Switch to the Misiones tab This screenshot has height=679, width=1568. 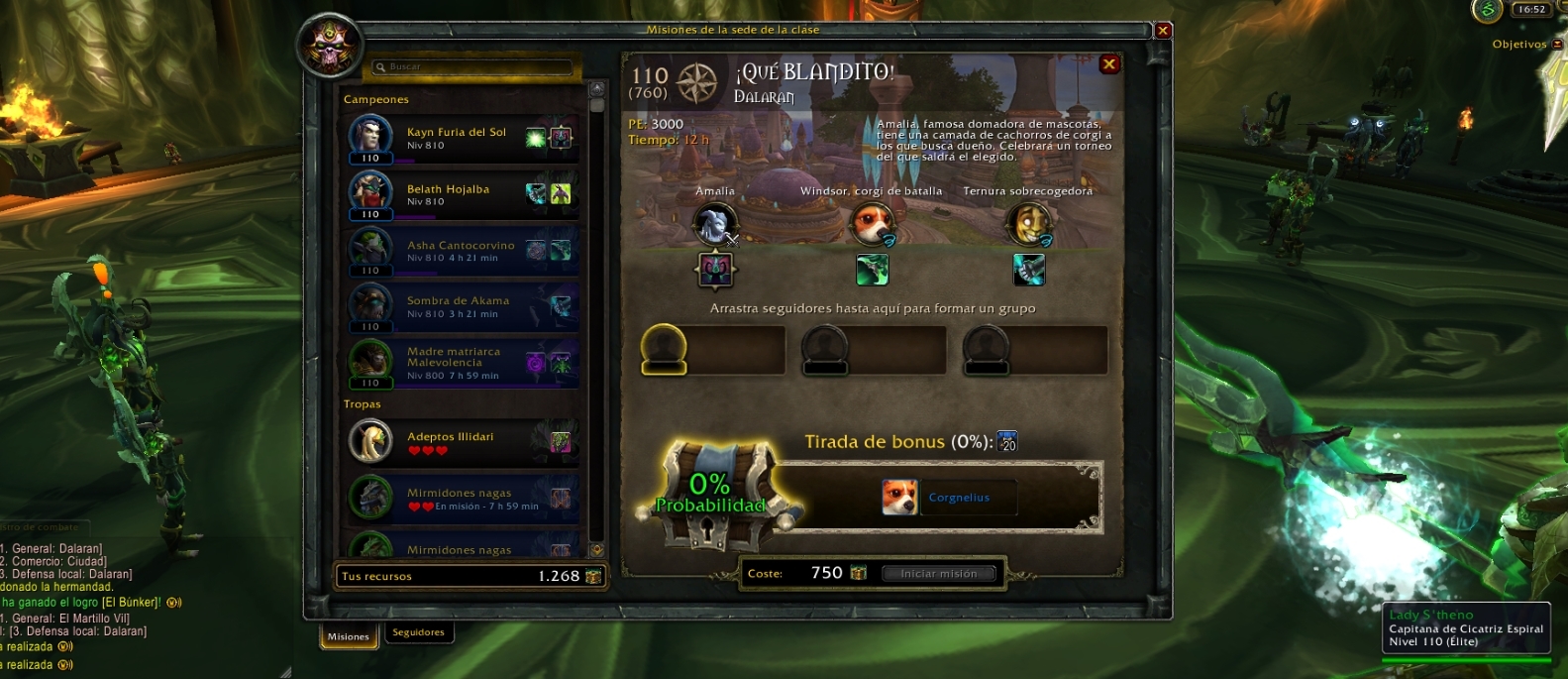(349, 636)
